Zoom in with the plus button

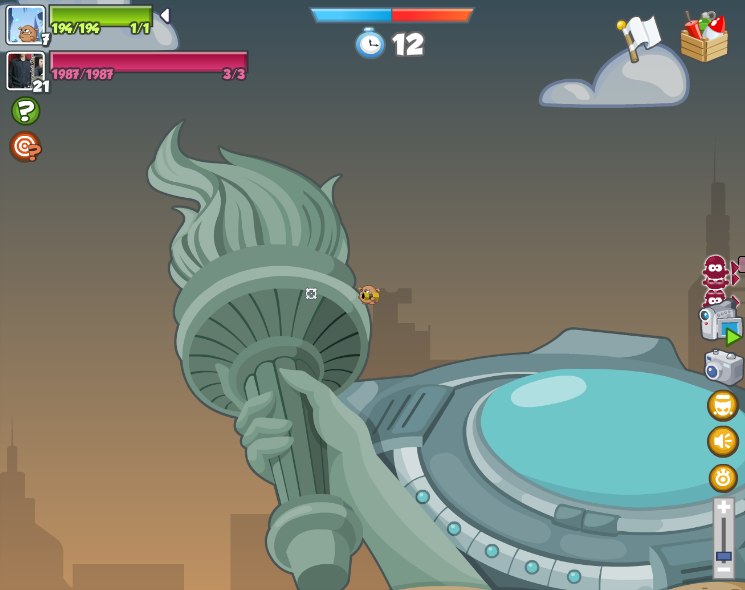click(x=723, y=508)
